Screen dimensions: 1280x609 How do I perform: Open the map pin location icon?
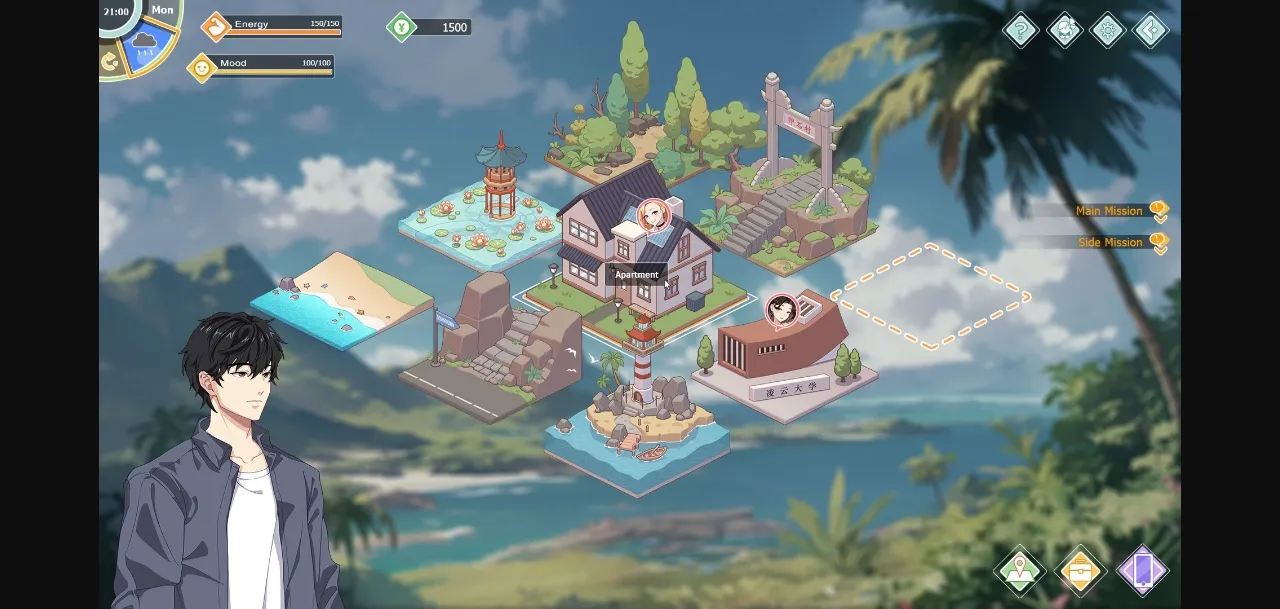click(x=1020, y=571)
